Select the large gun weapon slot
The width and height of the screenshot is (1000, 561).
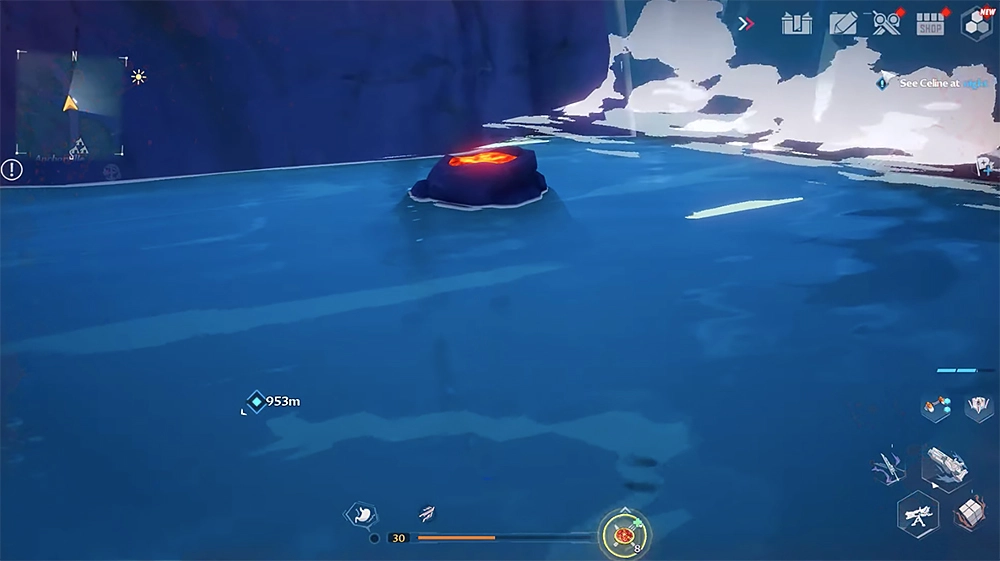[x=944, y=463]
